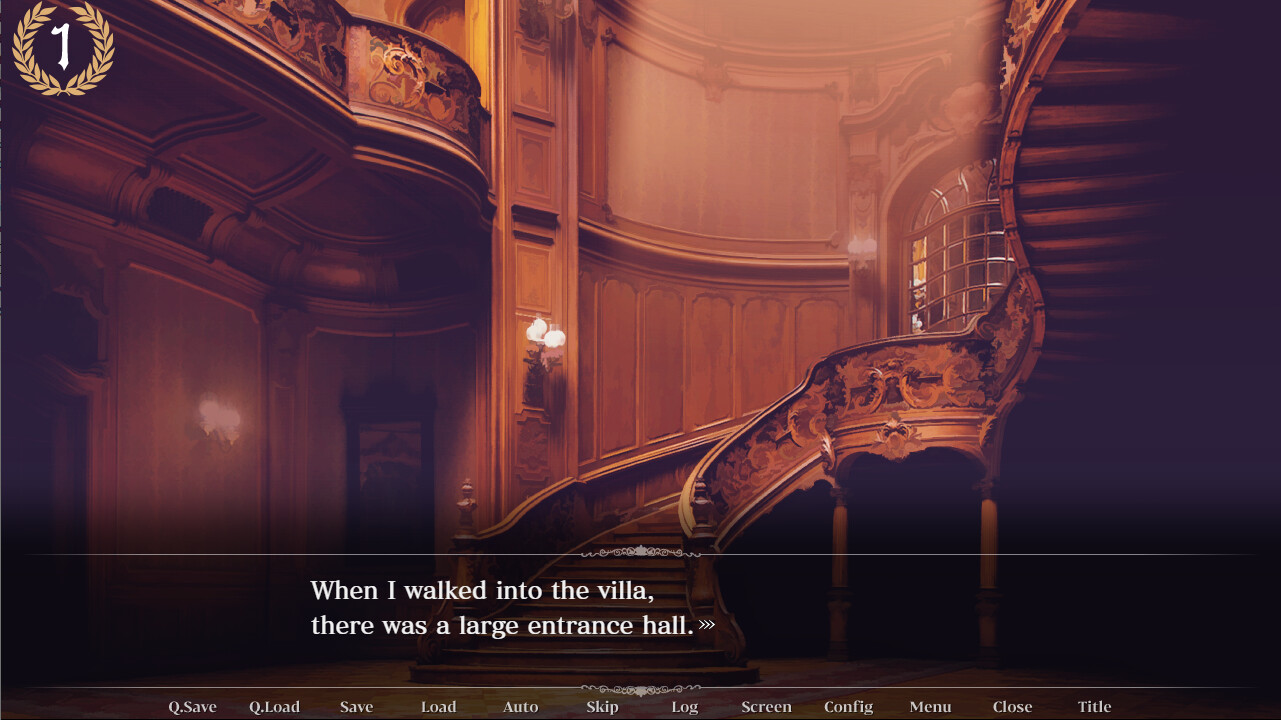
Task: Show the dialogue Log
Action: tap(684, 707)
